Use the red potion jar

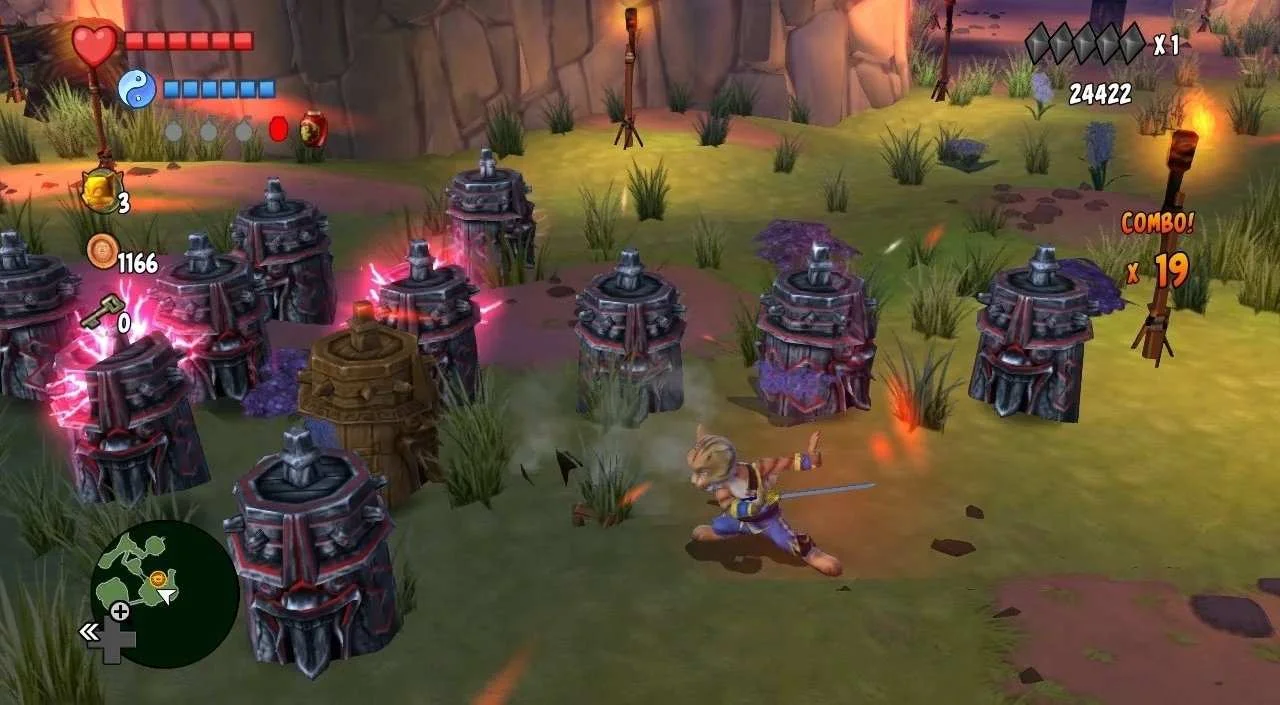click(313, 128)
